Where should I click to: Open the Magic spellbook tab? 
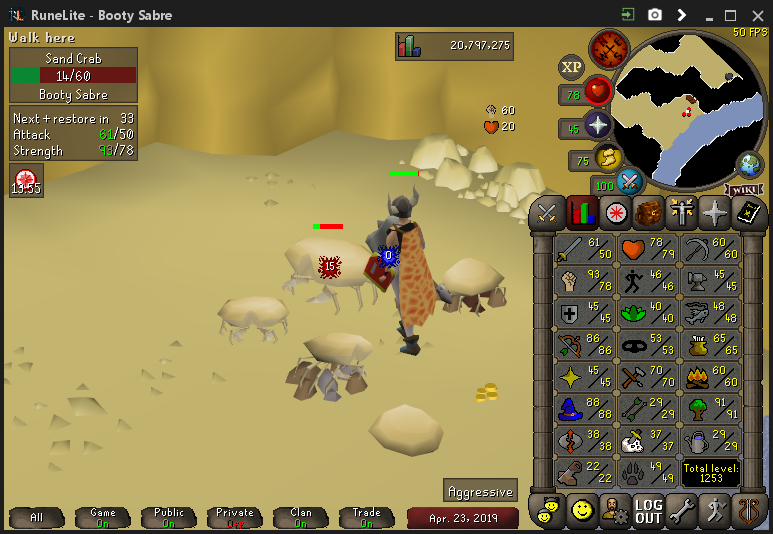pyautogui.click(x=749, y=213)
